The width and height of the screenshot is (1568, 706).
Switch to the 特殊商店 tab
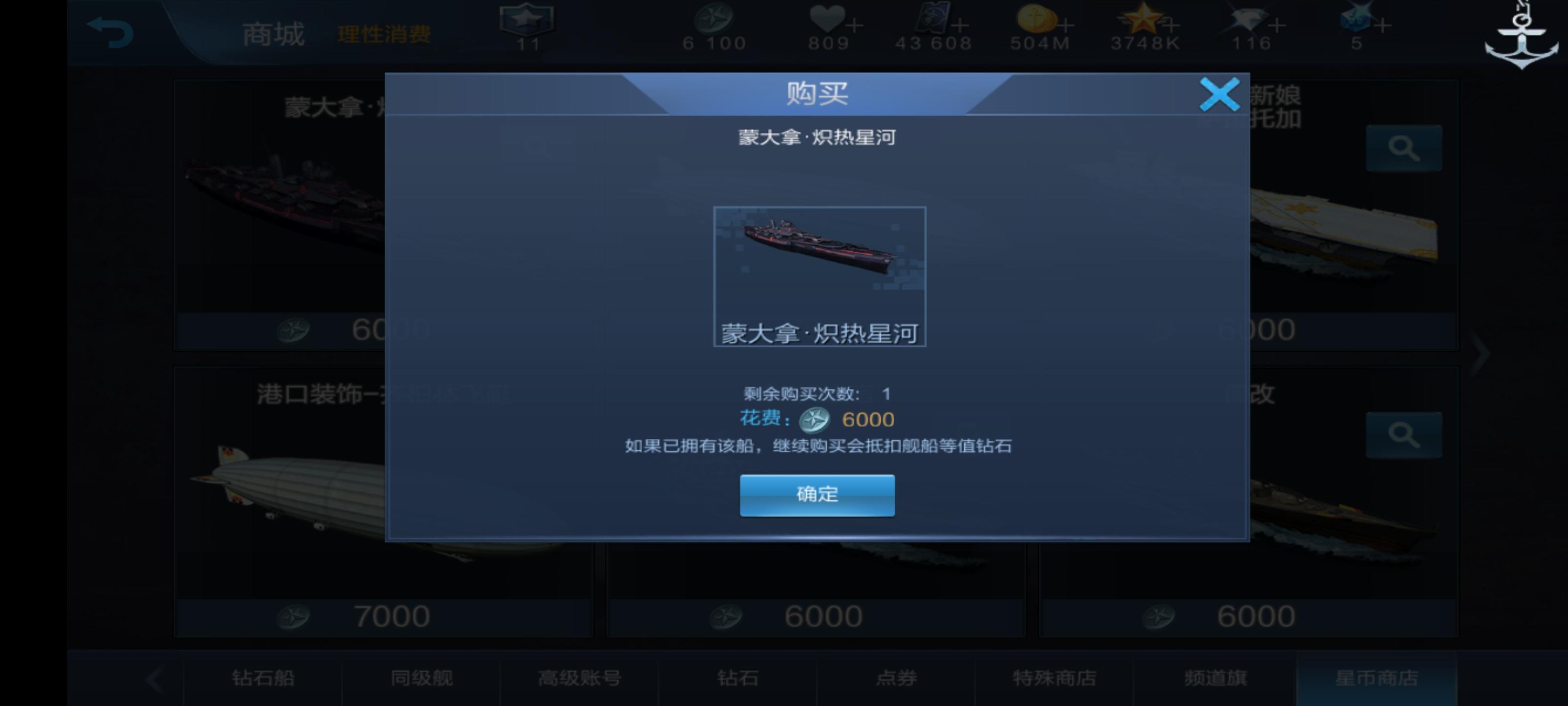[1054, 678]
